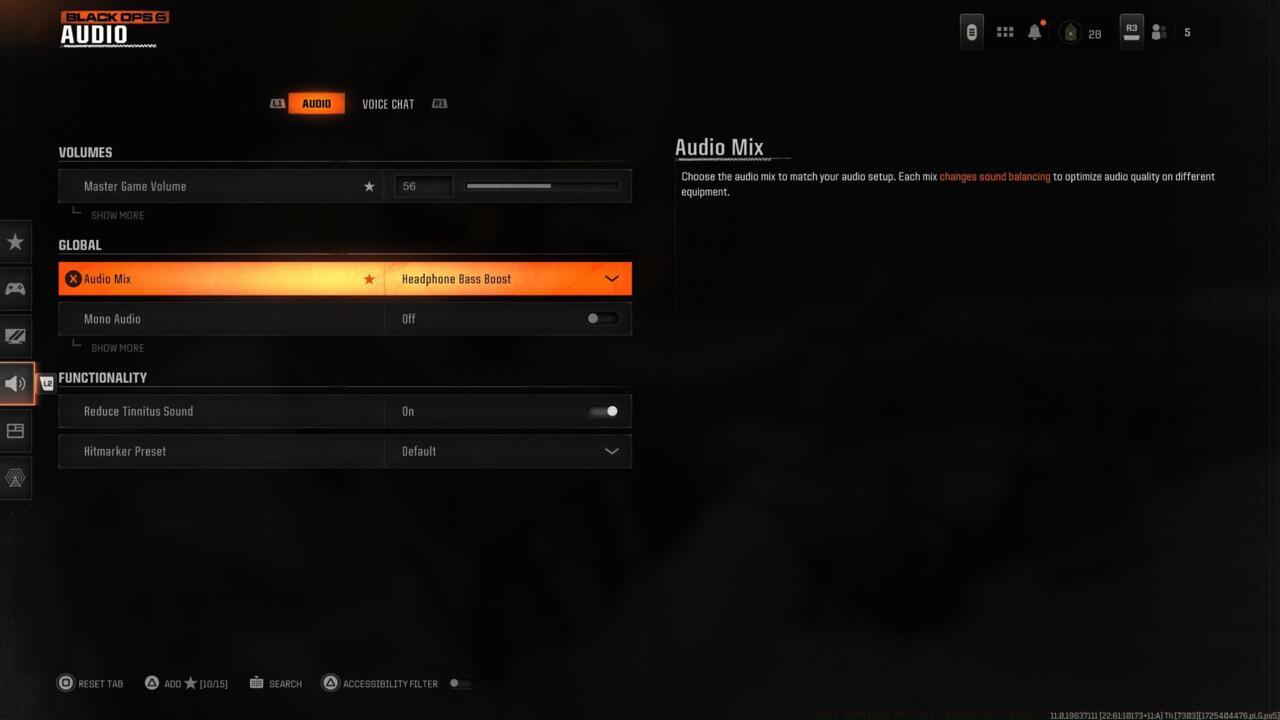Toggle Mono Audio on
1280x720 pixels.
pyautogui.click(x=602, y=318)
